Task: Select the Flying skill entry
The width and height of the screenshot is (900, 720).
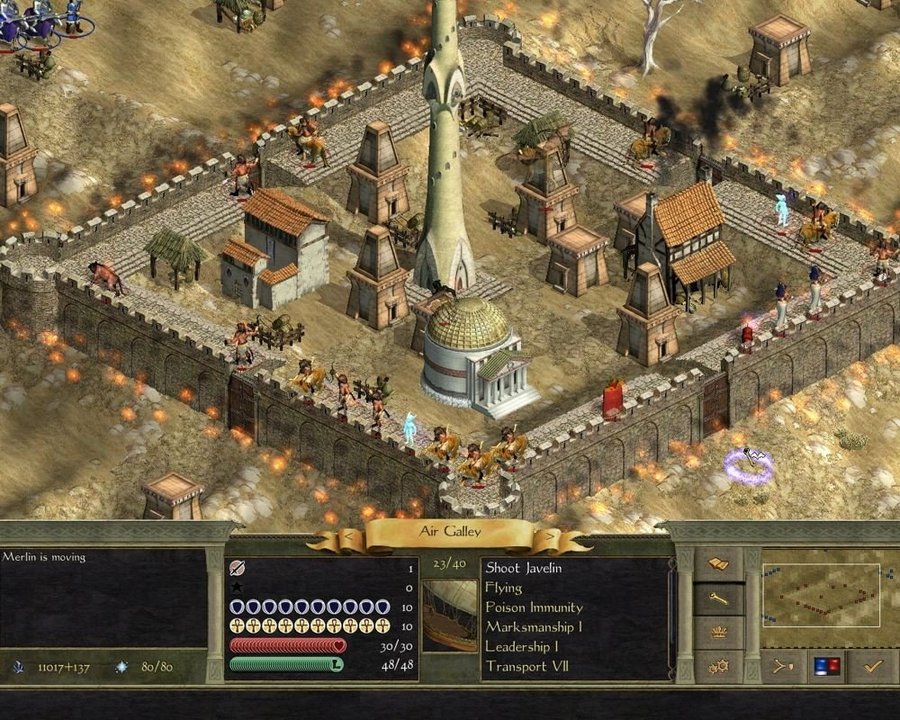Action: coord(504,588)
